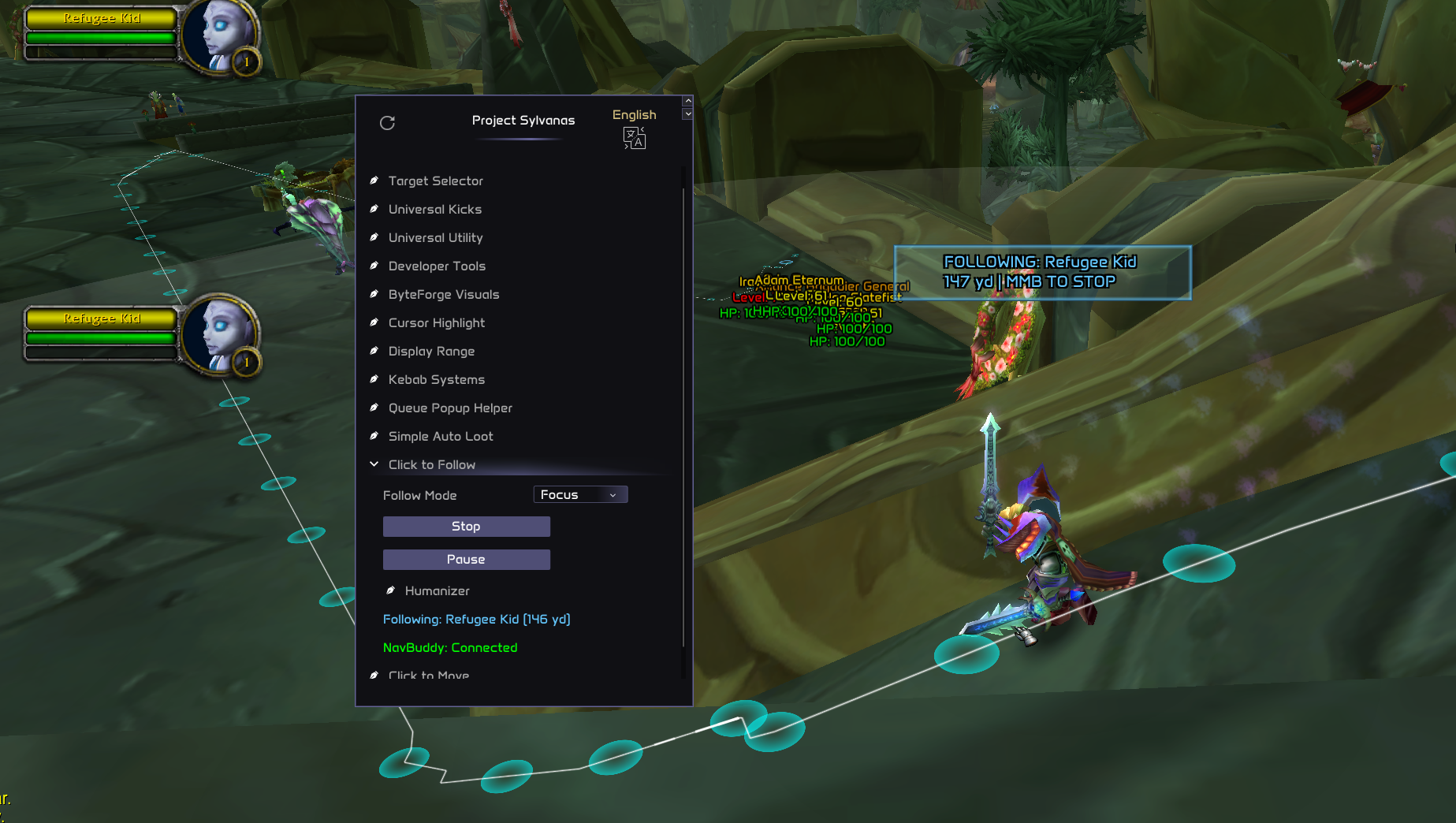Click the pen icon beside Target Selector
This screenshot has height=823, width=1456.
(374, 180)
